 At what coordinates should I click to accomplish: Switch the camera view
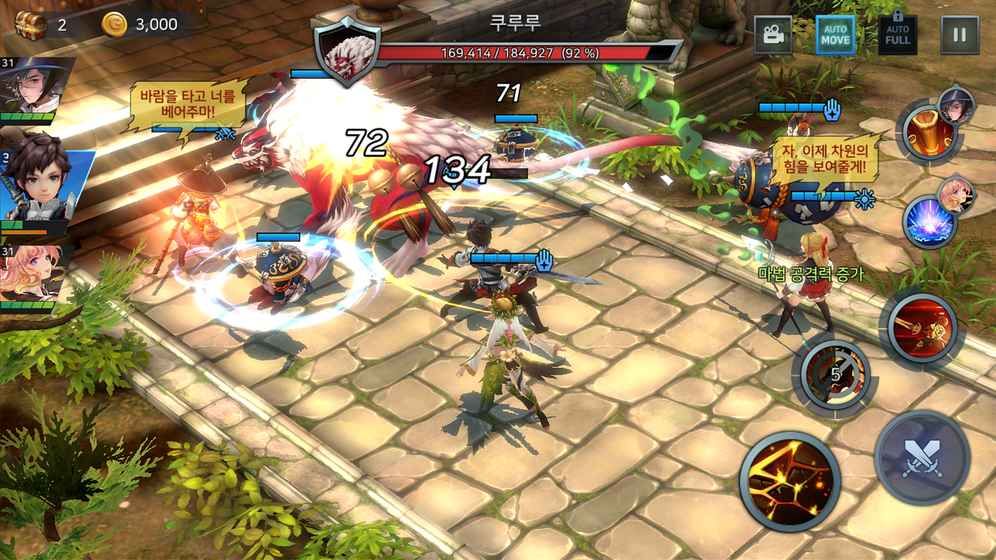tap(772, 35)
